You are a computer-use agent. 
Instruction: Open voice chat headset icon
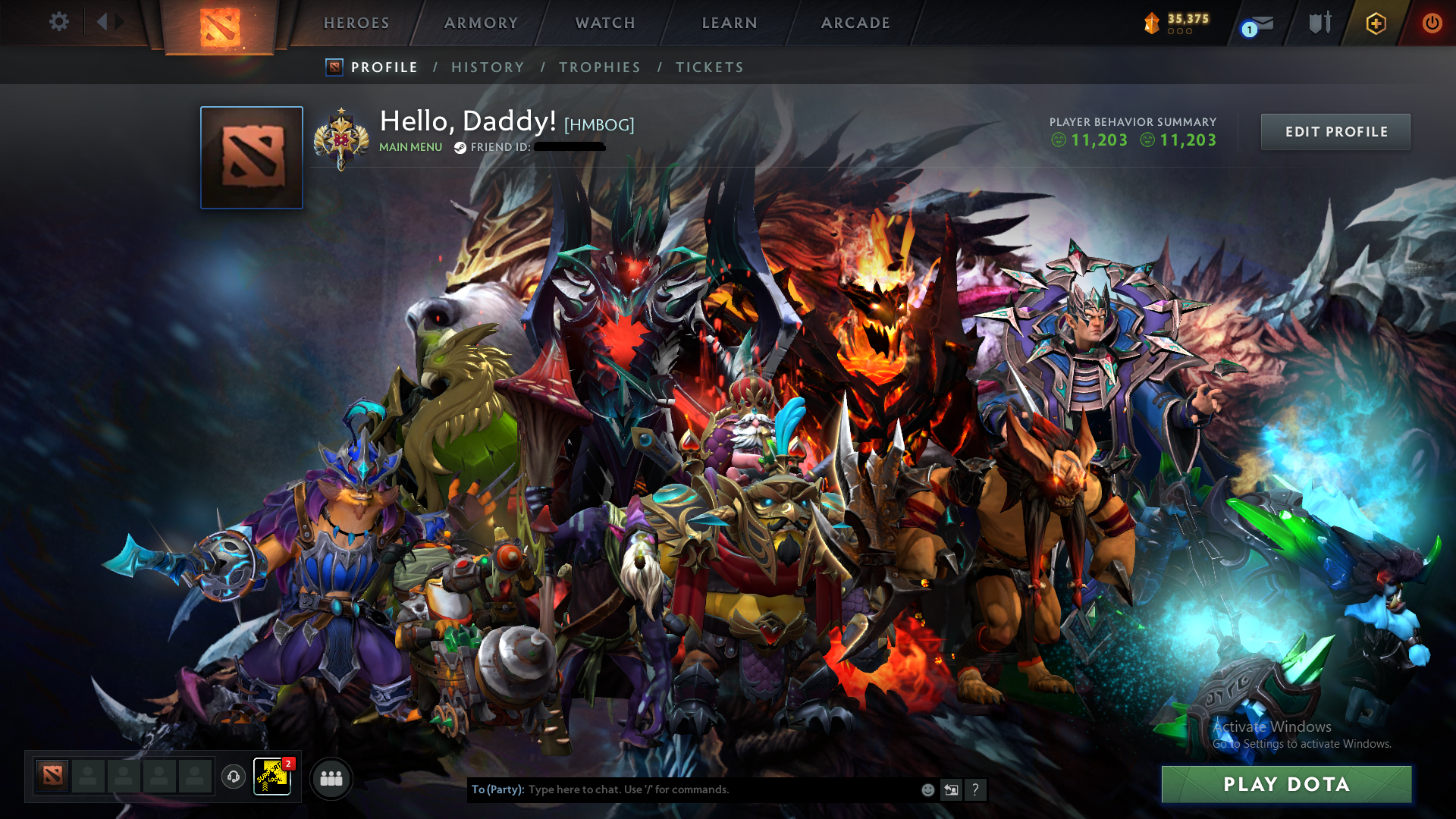click(x=233, y=778)
